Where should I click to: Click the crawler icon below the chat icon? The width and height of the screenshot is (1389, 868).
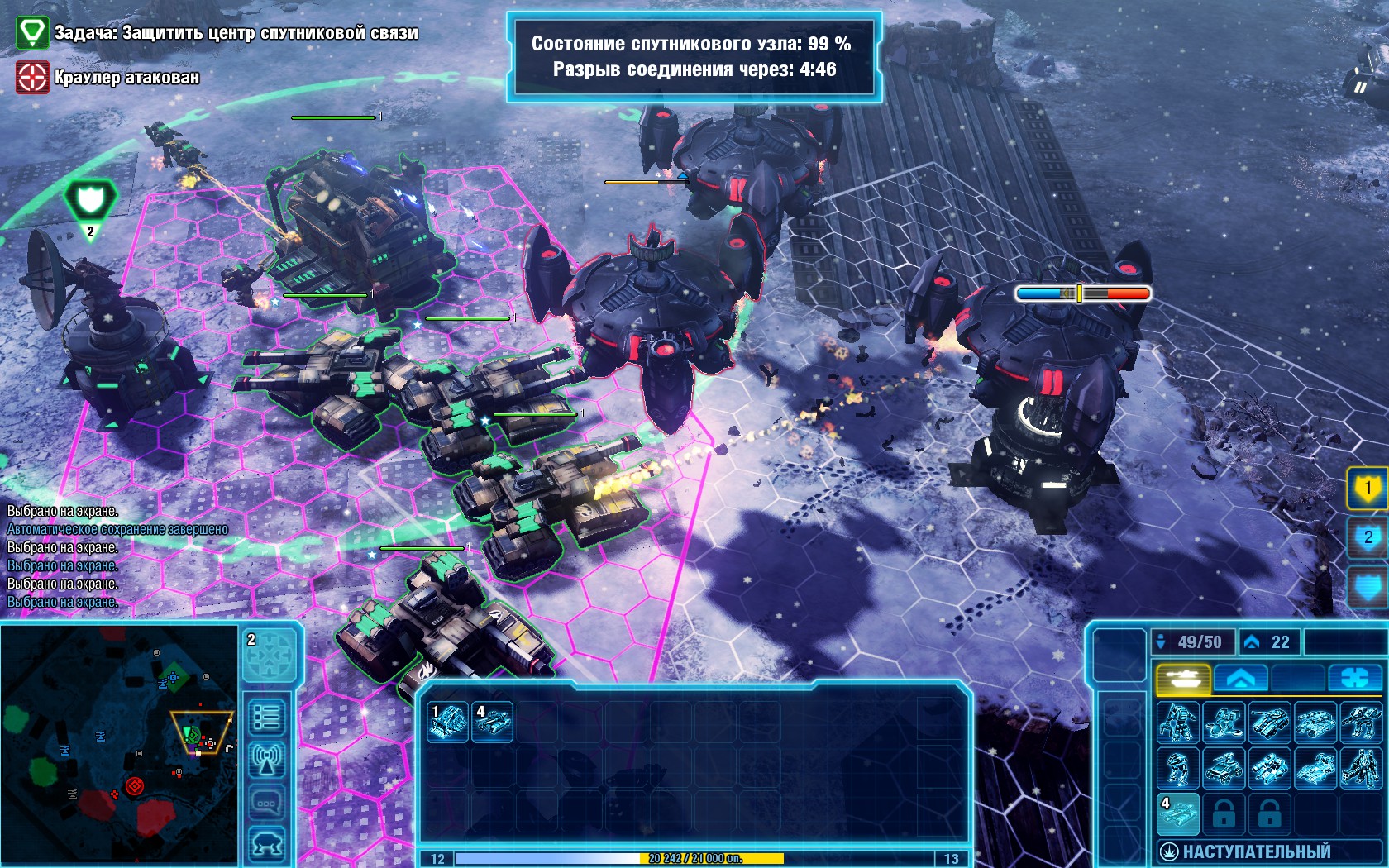[x=268, y=842]
